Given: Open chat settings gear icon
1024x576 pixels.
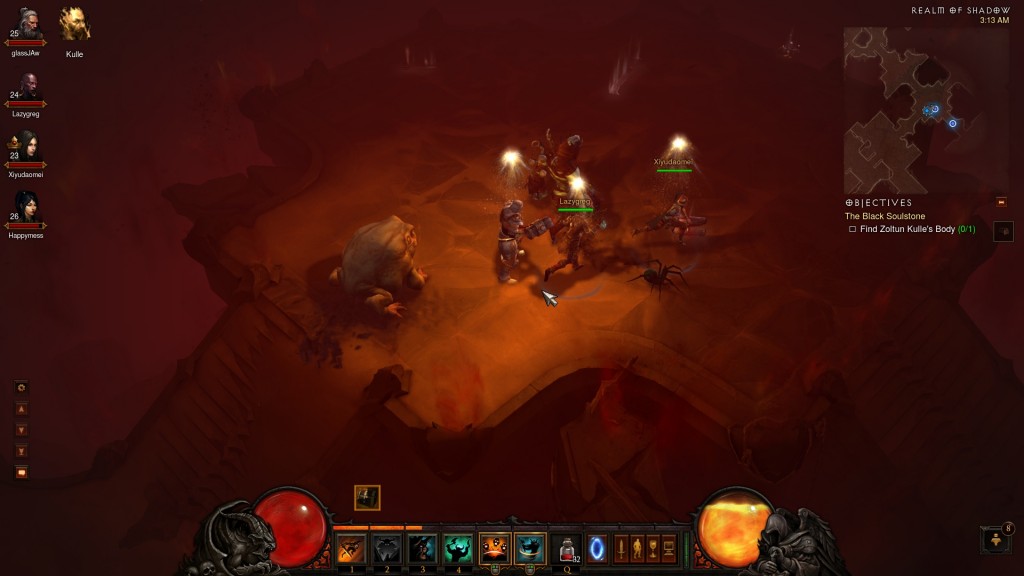Looking at the screenshot, I should point(22,388).
